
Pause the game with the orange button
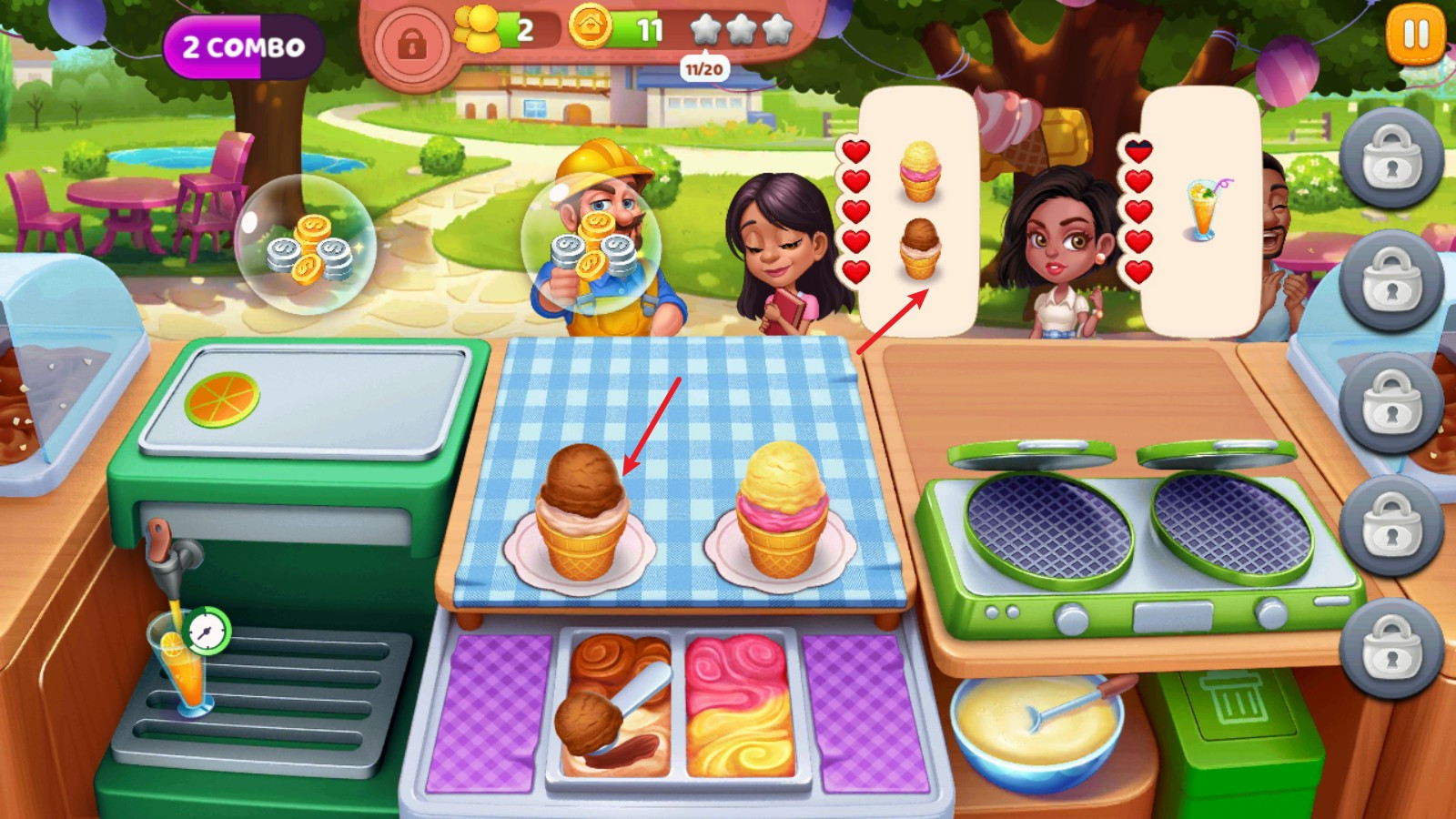tap(1415, 35)
